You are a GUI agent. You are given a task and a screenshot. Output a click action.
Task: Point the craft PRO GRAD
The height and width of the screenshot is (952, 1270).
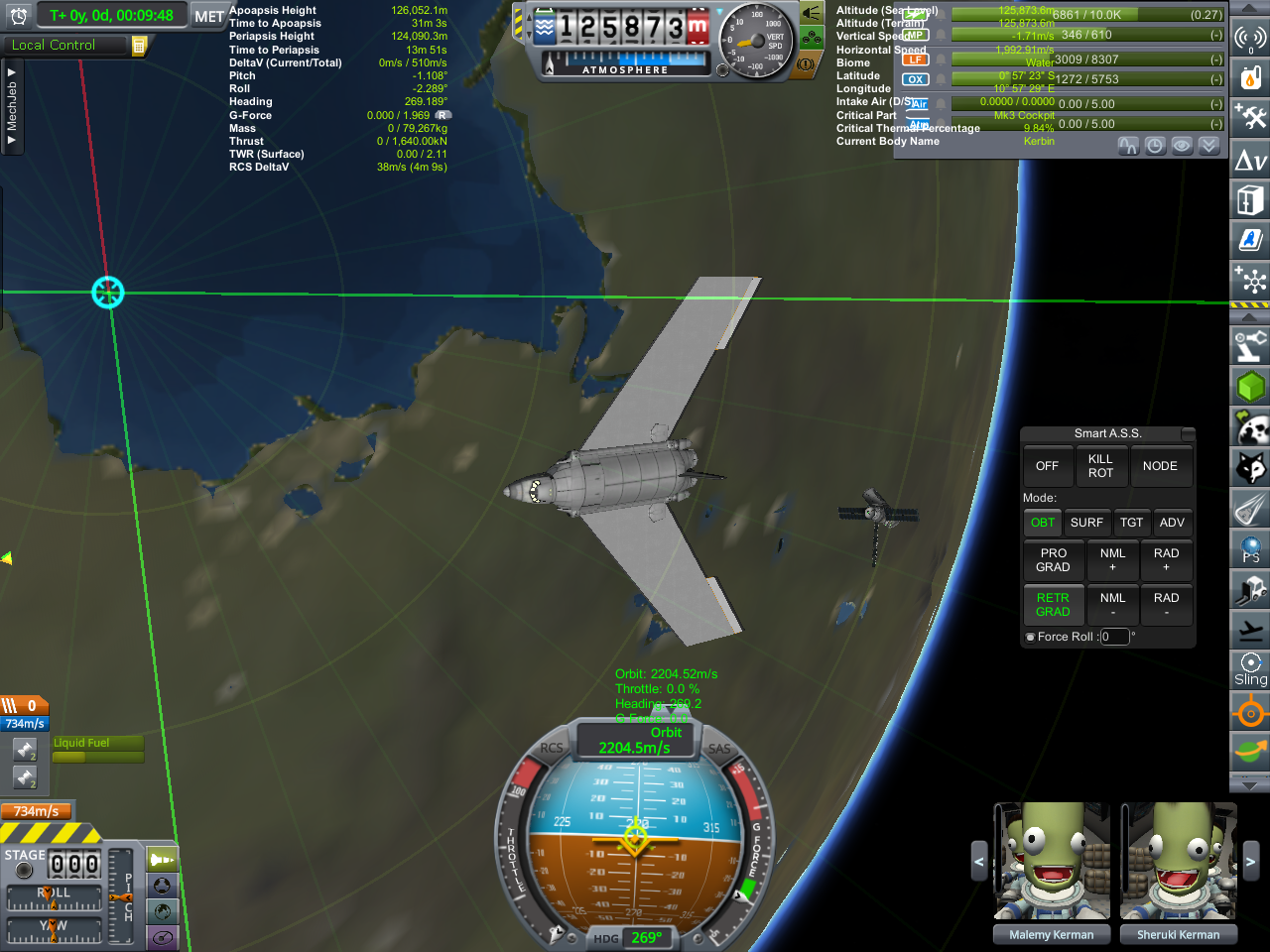click(x=1053, y=560)
